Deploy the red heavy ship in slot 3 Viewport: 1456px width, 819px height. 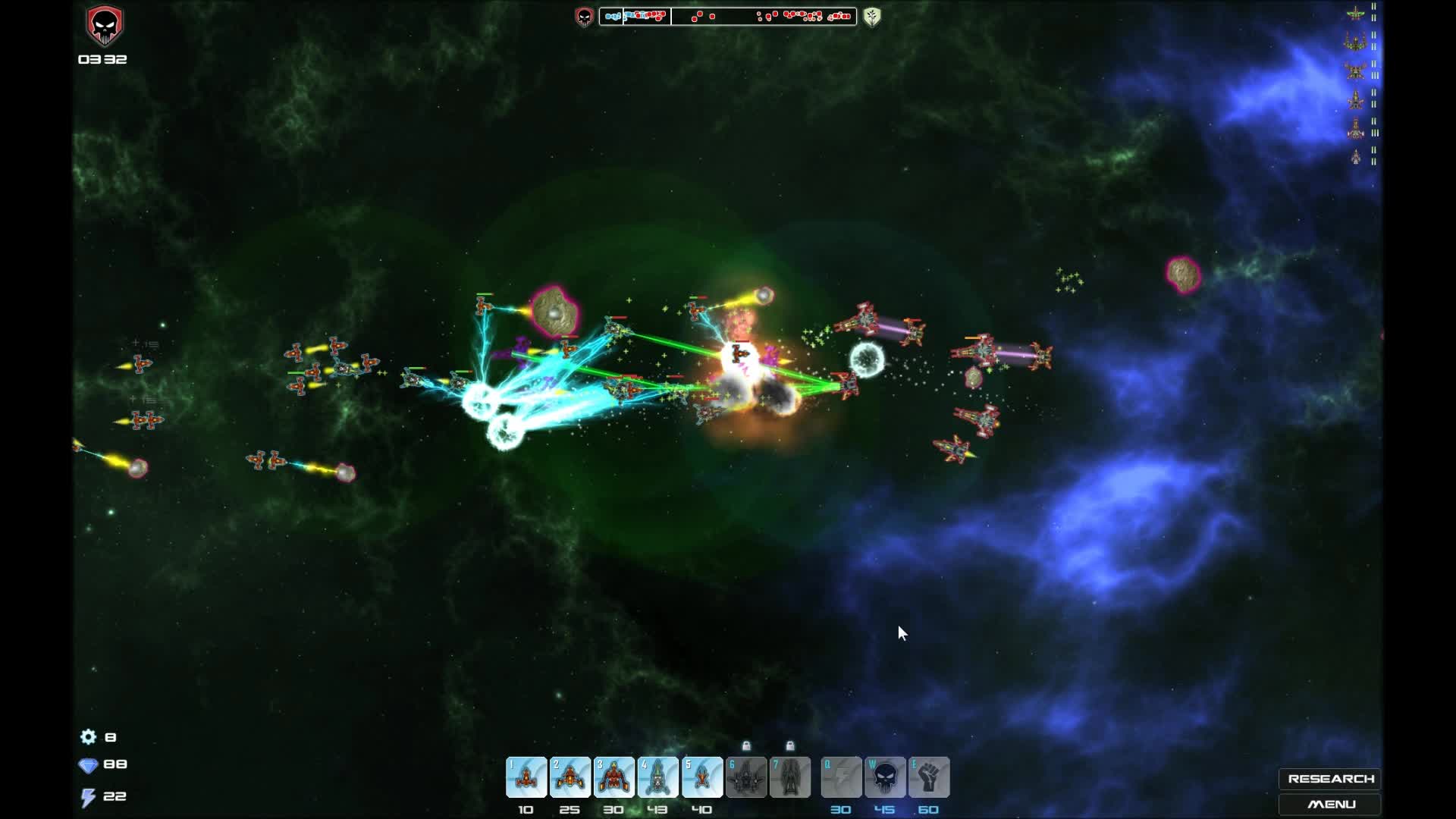615,777
